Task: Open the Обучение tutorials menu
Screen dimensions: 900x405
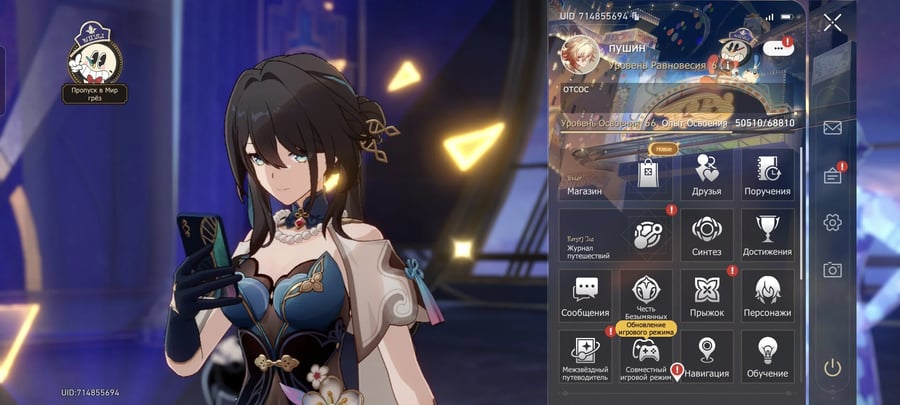Action: (x=768, y=358)
